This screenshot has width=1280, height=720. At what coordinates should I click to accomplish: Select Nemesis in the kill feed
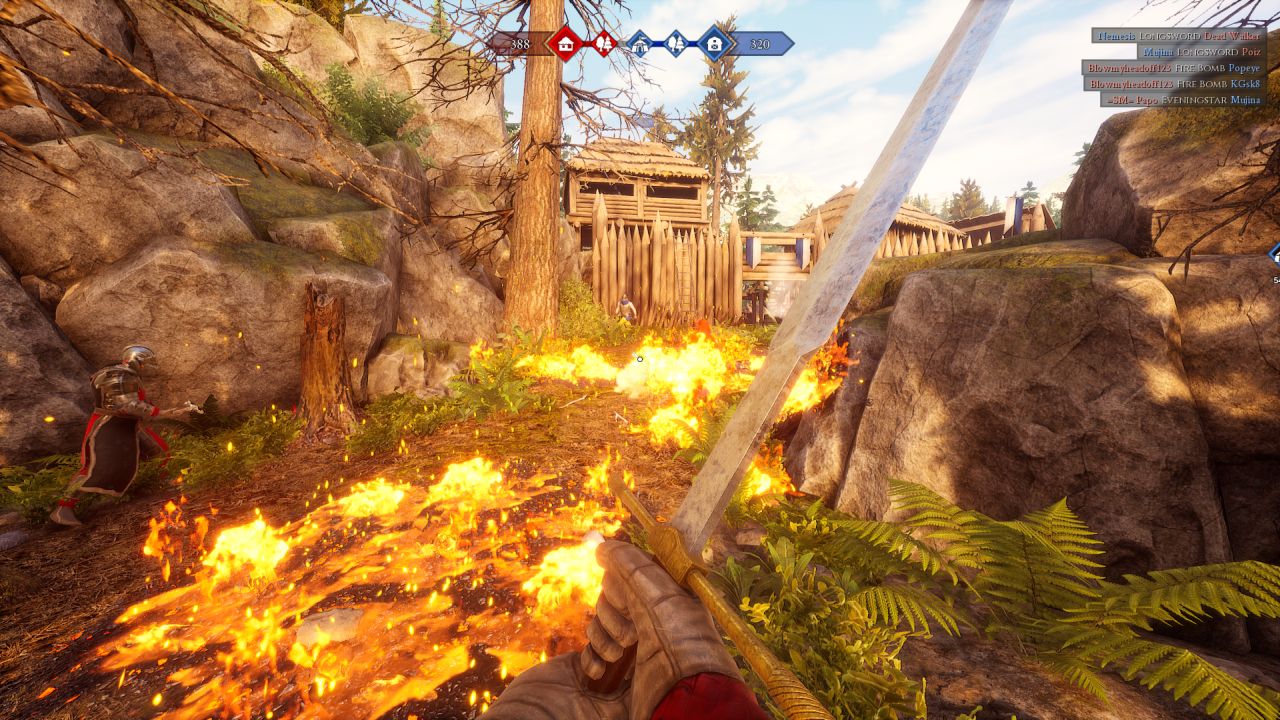[1117, 36]
